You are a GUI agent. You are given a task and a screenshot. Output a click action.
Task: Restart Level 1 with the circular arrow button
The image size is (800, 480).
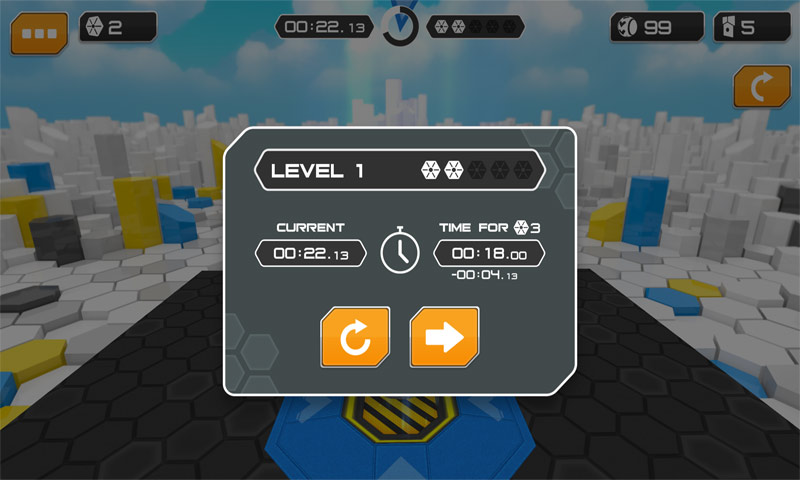point(354,337)
